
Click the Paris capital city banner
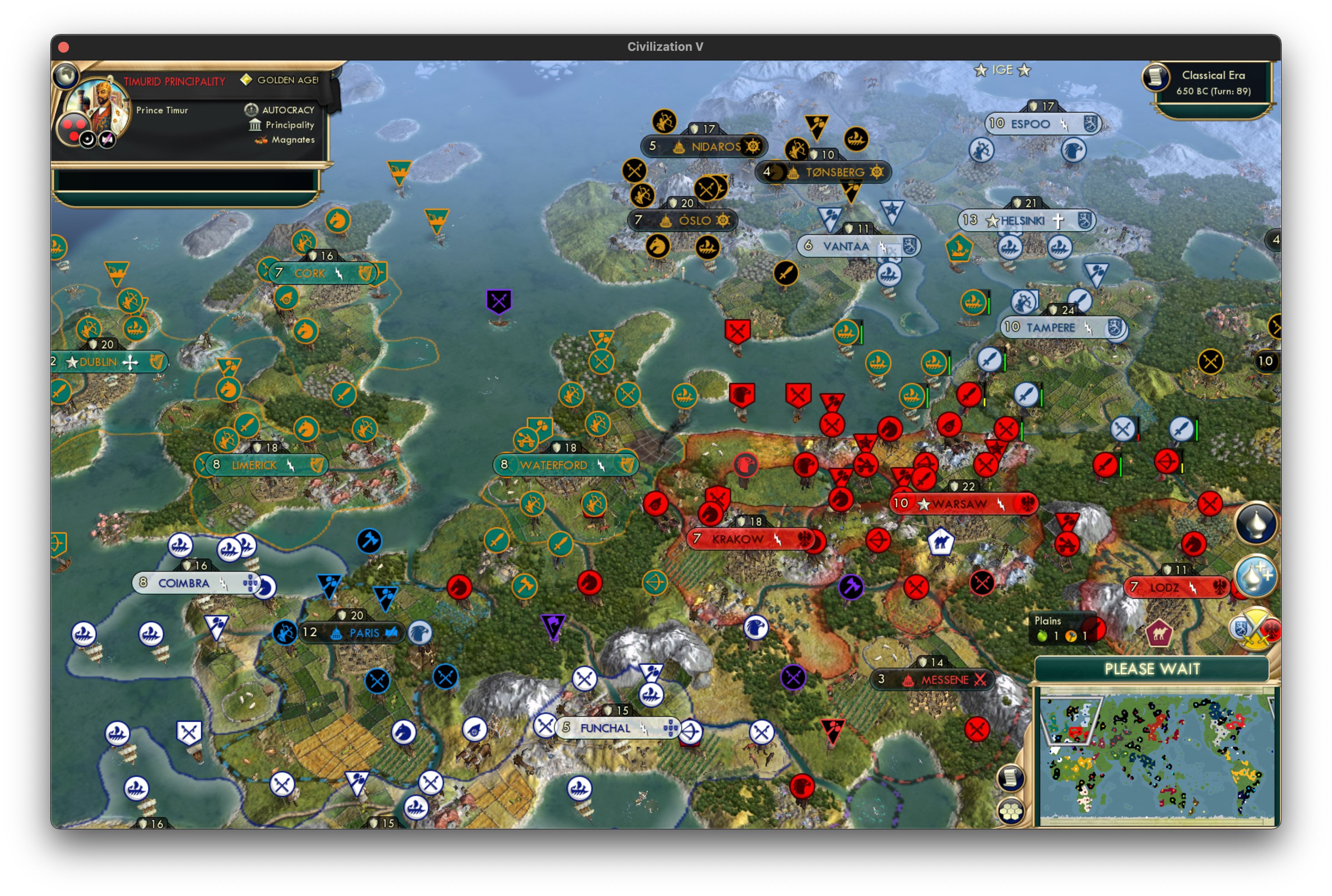[353, 633]
